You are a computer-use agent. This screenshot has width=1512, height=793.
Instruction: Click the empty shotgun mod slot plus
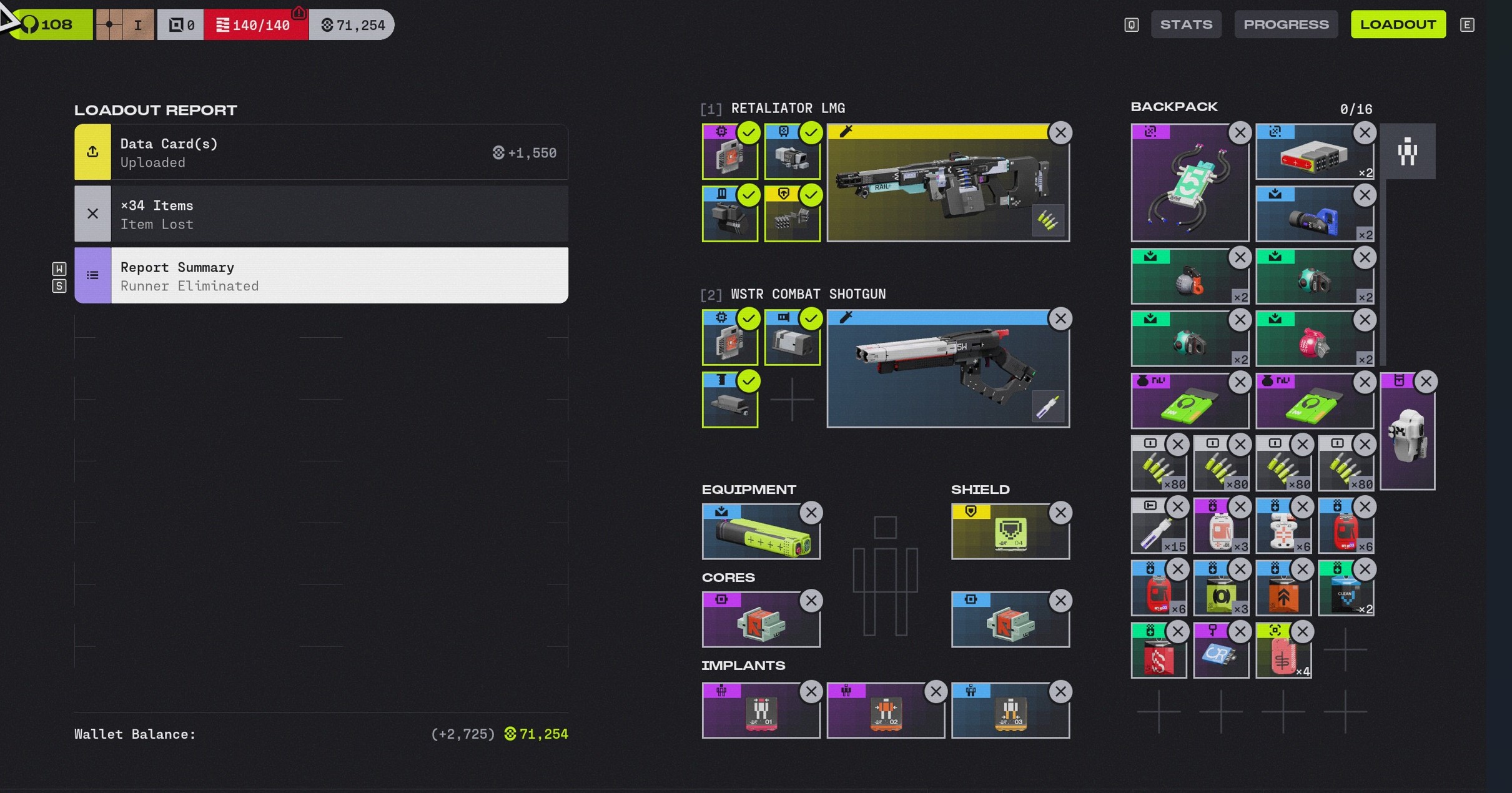(792, 400)
